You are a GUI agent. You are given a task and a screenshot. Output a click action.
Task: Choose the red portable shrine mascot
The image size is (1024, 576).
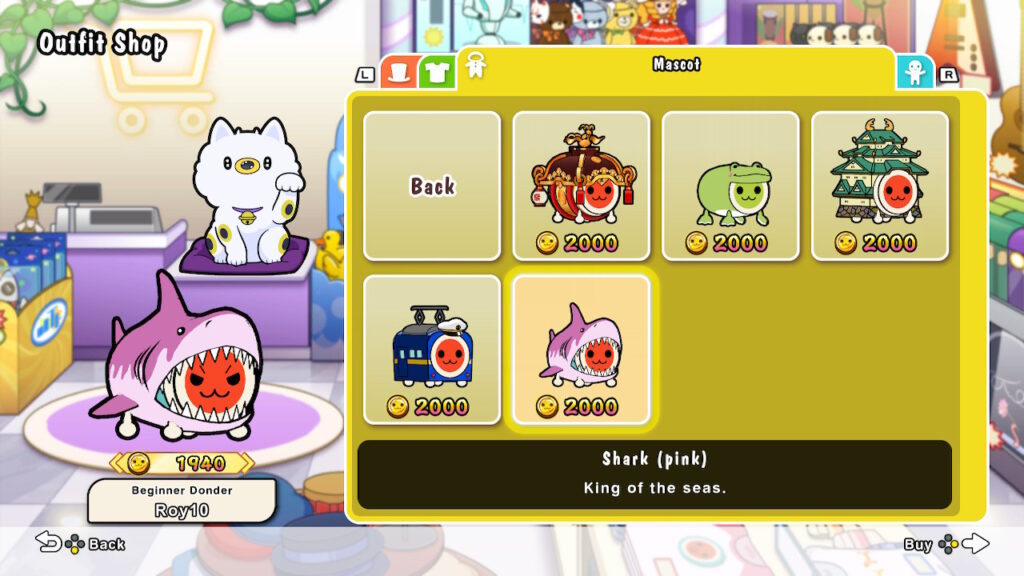tap(581, 186)
